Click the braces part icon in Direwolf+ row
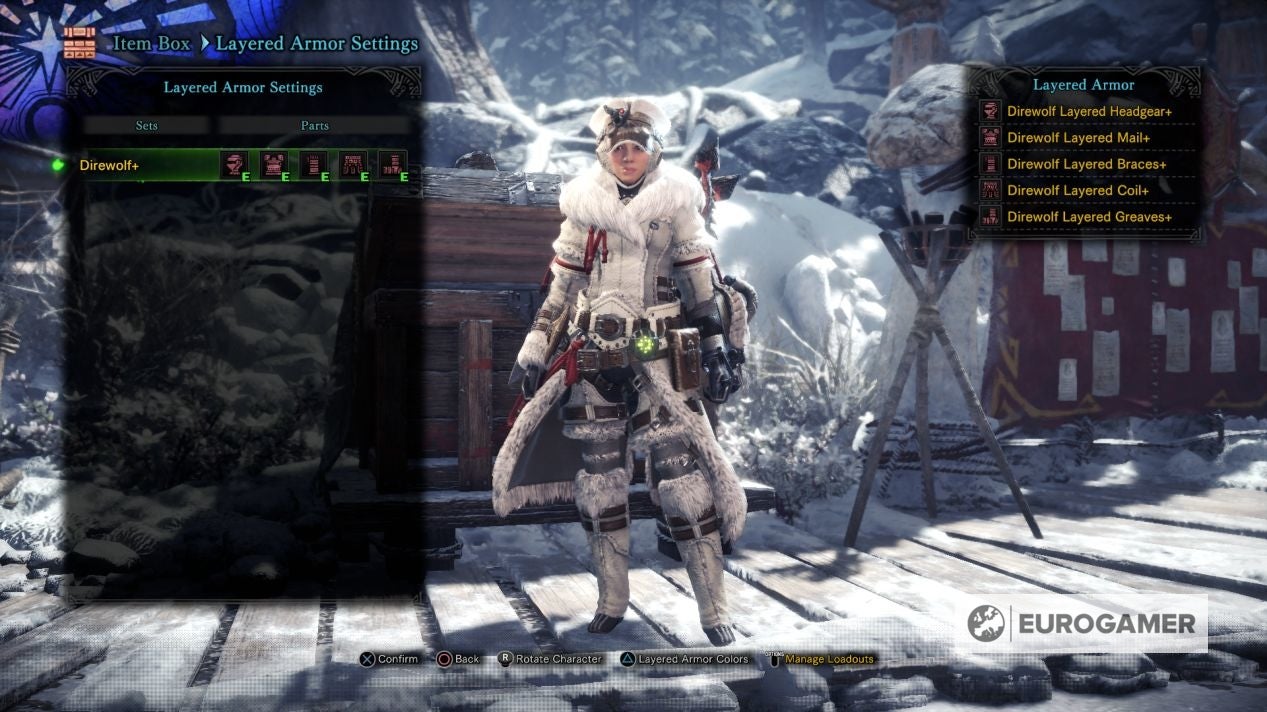The height and width of the screenshot is (712, 1267). [x=313, y=165]
